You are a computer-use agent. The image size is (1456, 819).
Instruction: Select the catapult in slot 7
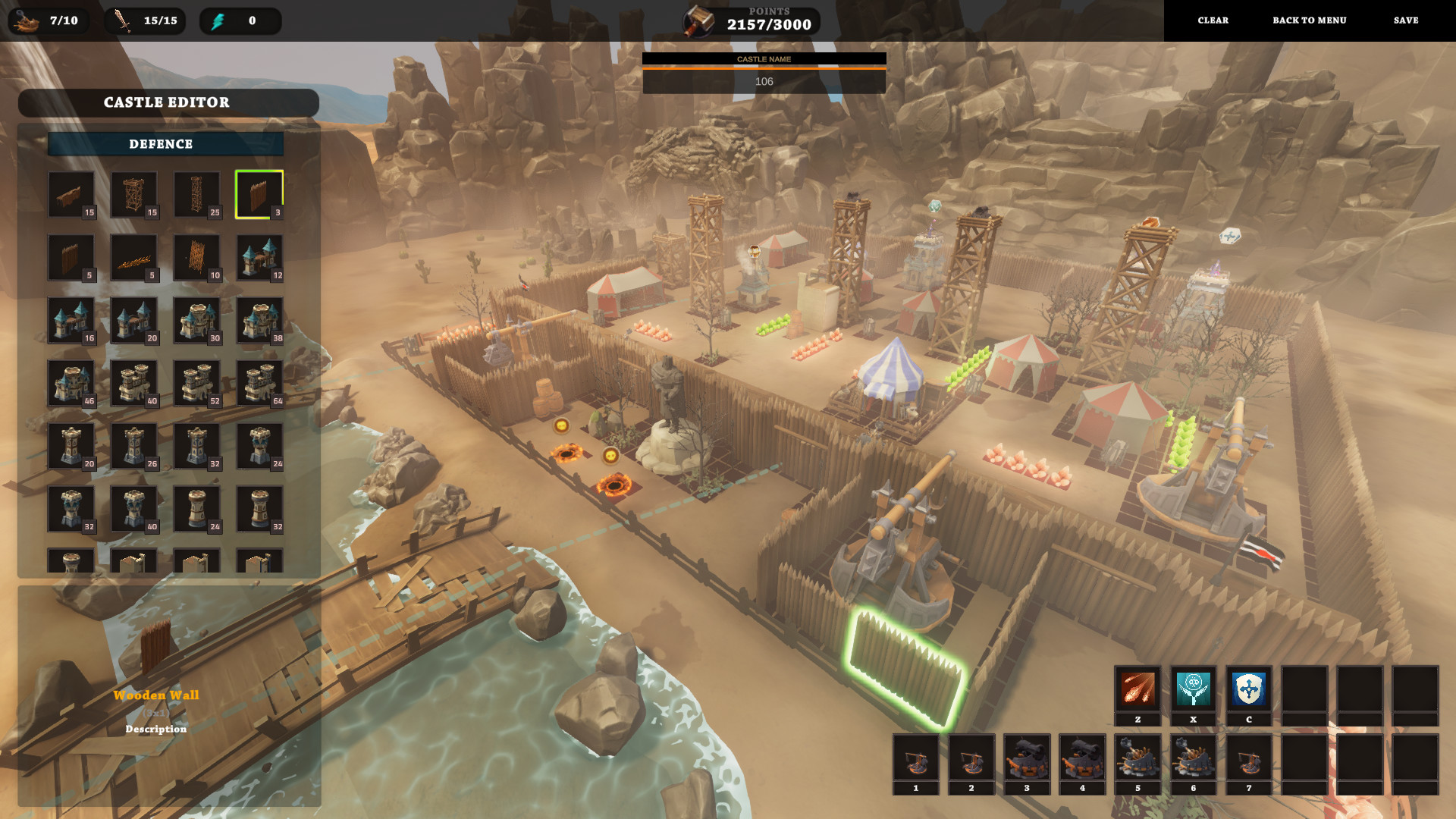point(1248,758)
